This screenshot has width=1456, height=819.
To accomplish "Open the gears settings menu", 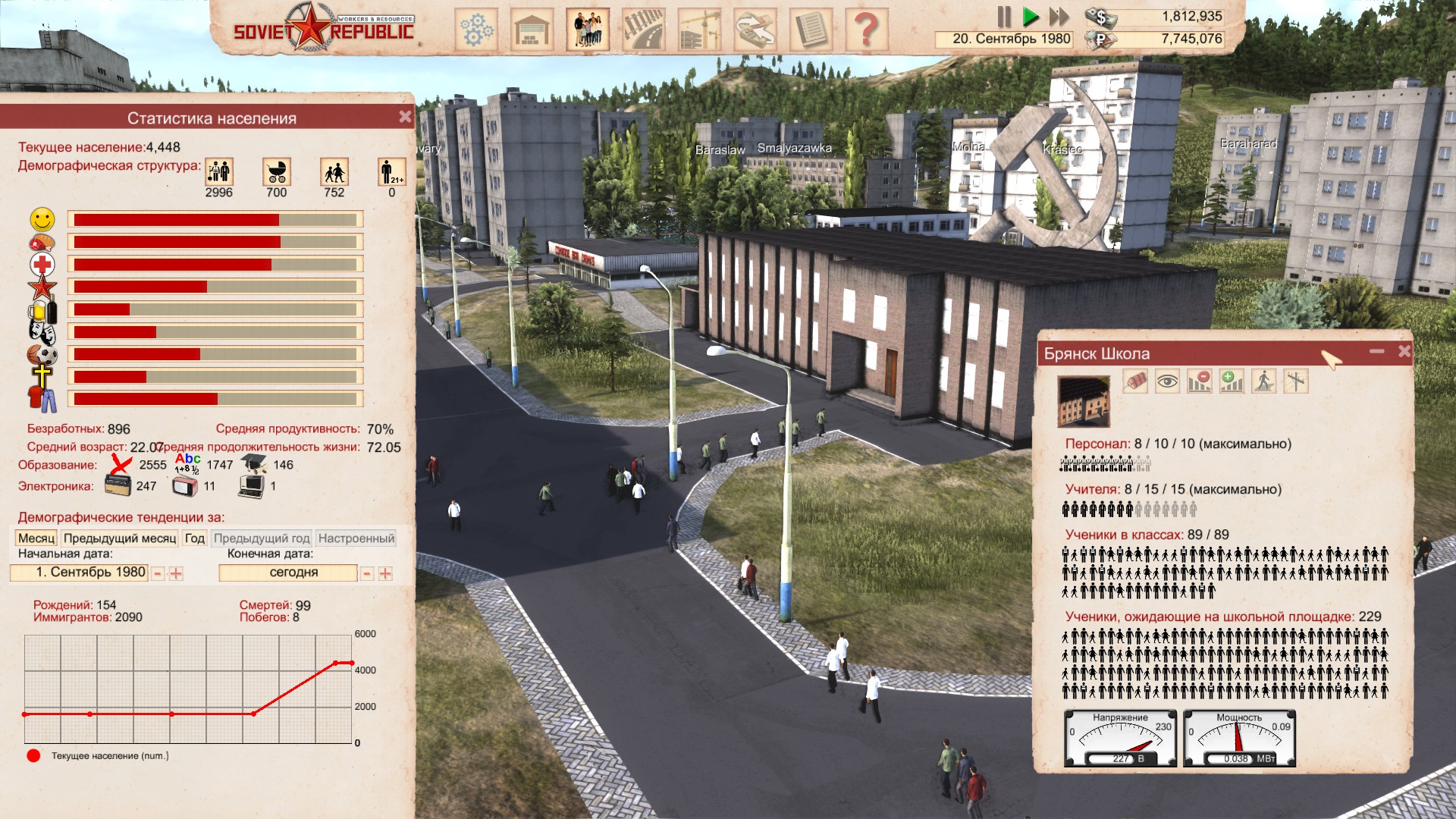I will point(476,30).
